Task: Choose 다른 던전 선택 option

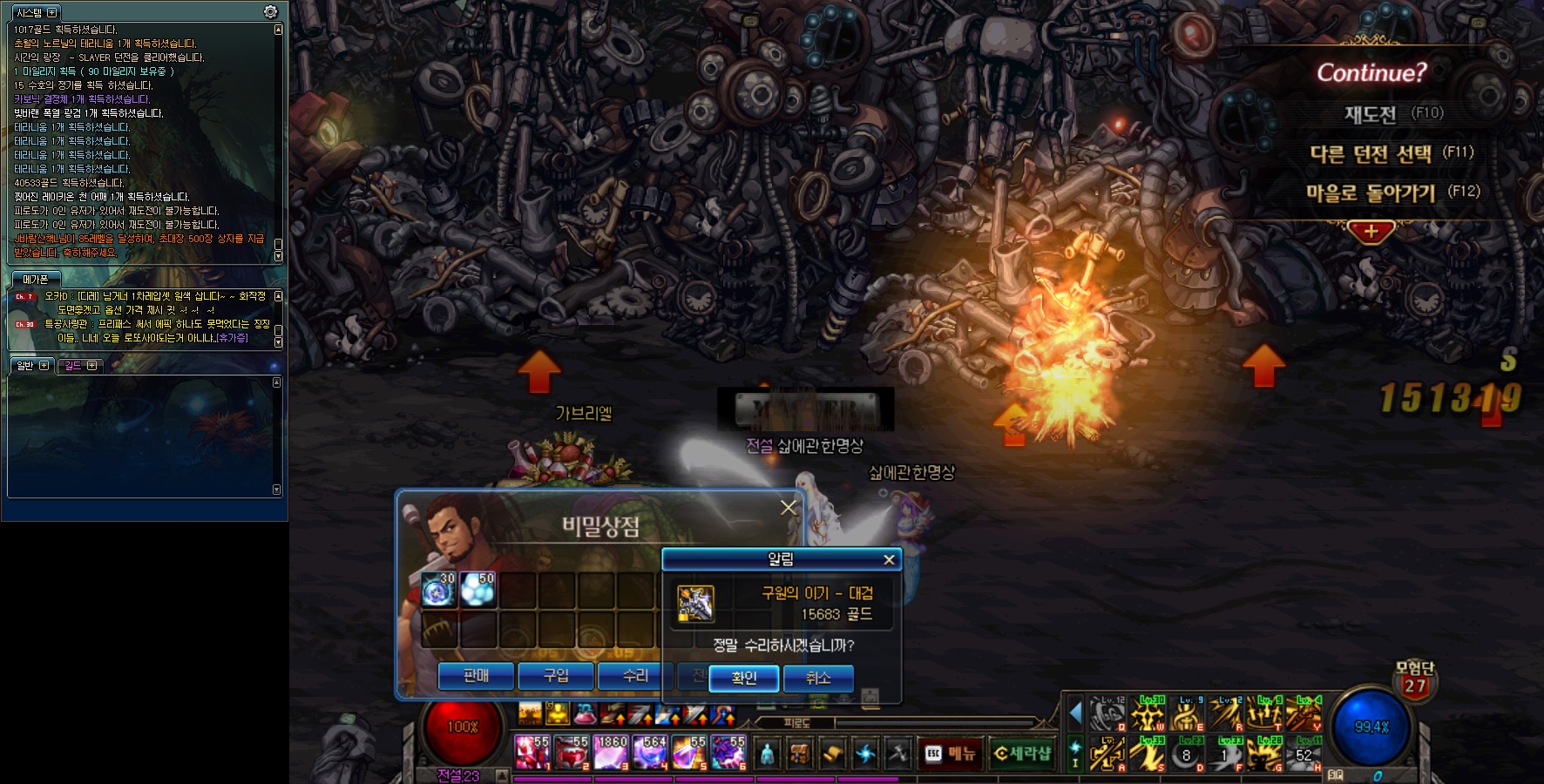Action: click(1371, 154)
